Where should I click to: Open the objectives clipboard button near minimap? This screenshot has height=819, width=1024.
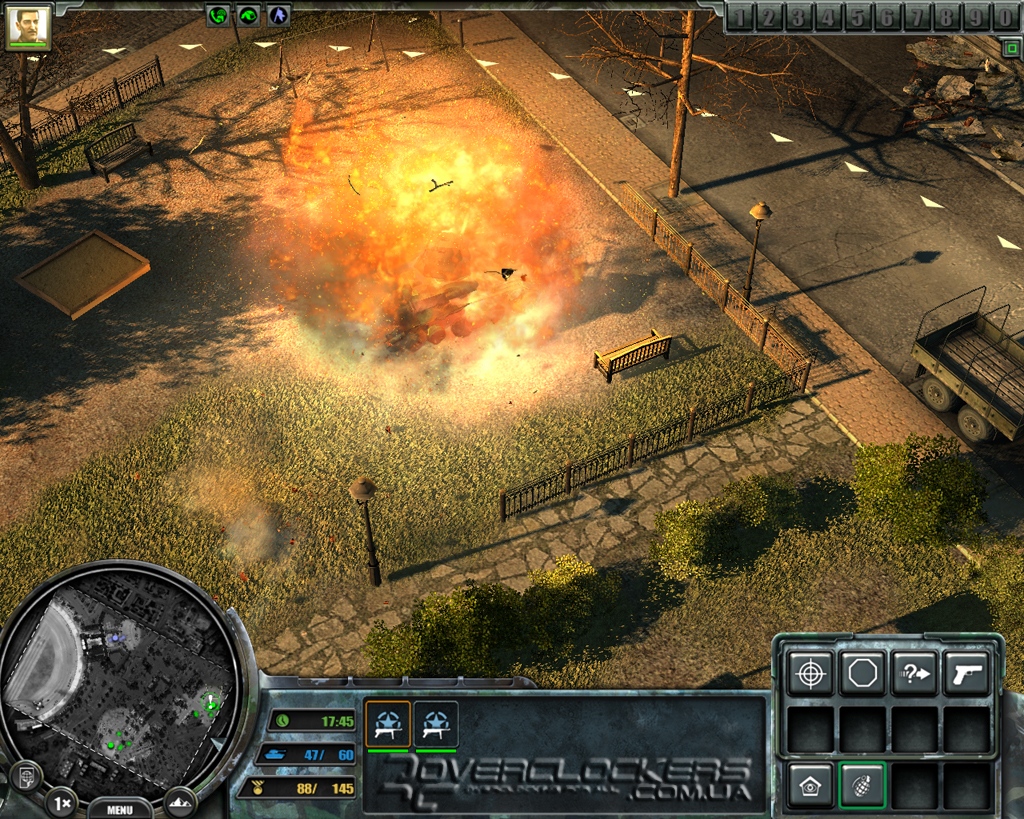point(25,776)
